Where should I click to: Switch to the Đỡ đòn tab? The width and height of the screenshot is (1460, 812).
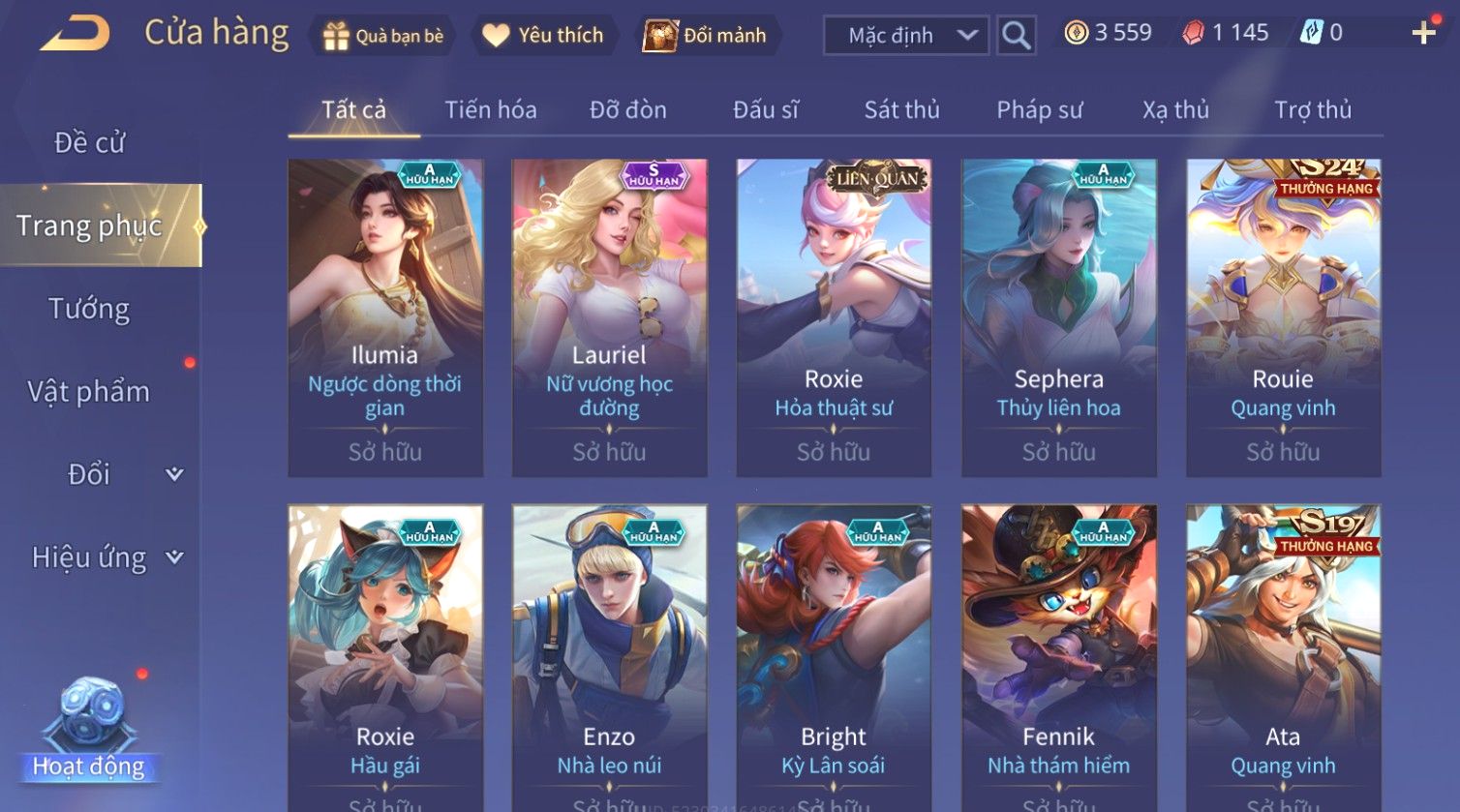click(x=627, y=110)
